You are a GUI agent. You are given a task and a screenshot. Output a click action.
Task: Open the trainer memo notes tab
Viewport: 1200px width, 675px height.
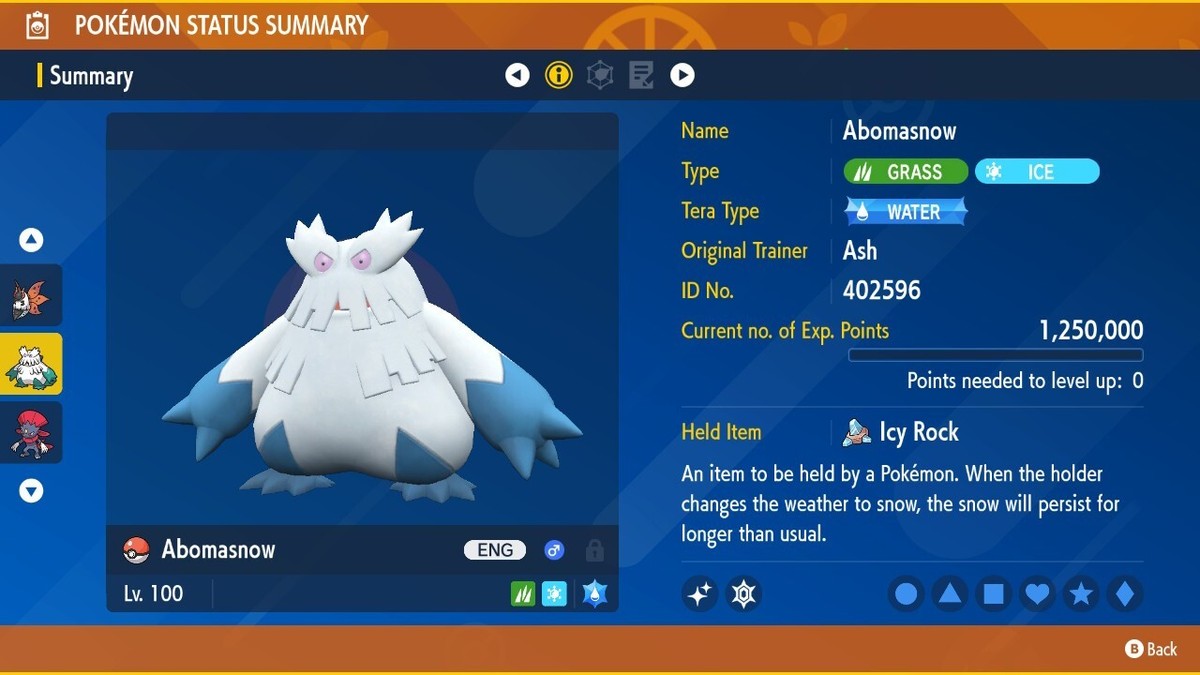[x=641, y=75]
